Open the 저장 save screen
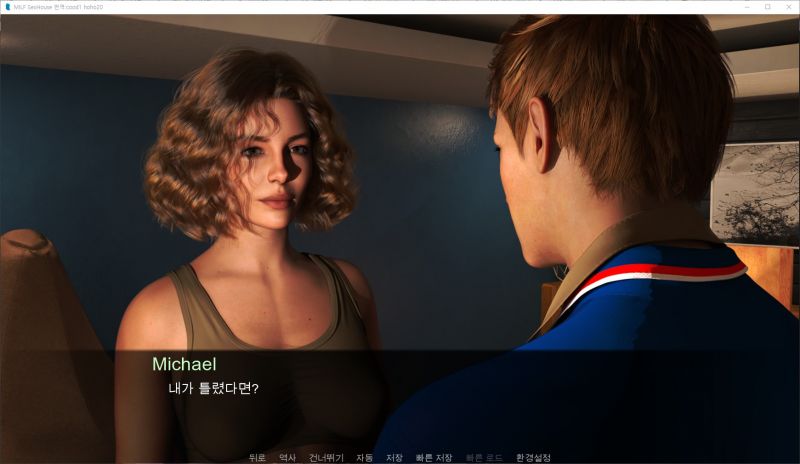 [x=394, y=457]
